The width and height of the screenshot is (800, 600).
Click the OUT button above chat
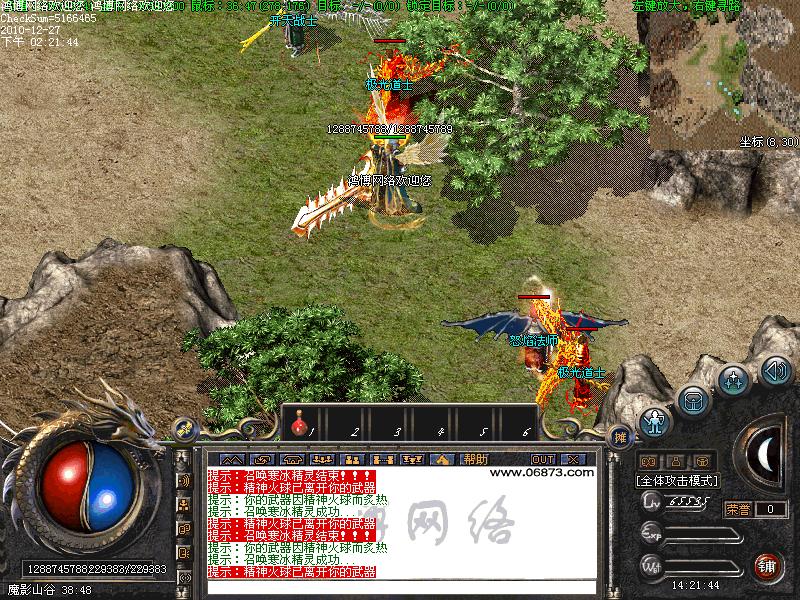tap(543, 459)
